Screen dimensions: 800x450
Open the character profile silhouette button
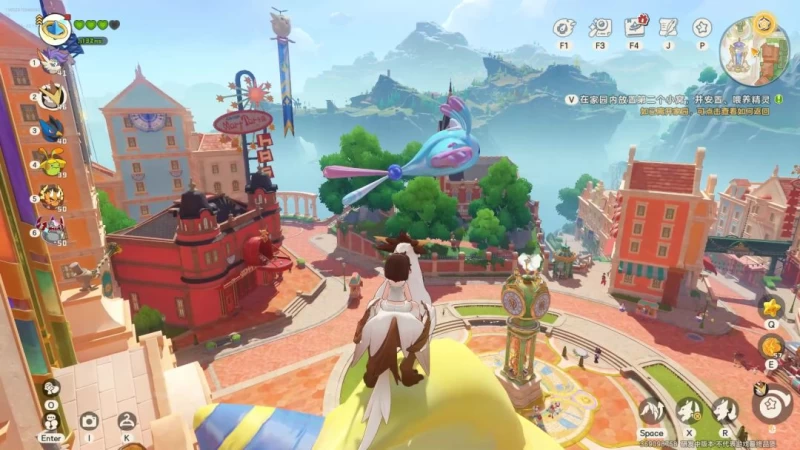point(127,421)
